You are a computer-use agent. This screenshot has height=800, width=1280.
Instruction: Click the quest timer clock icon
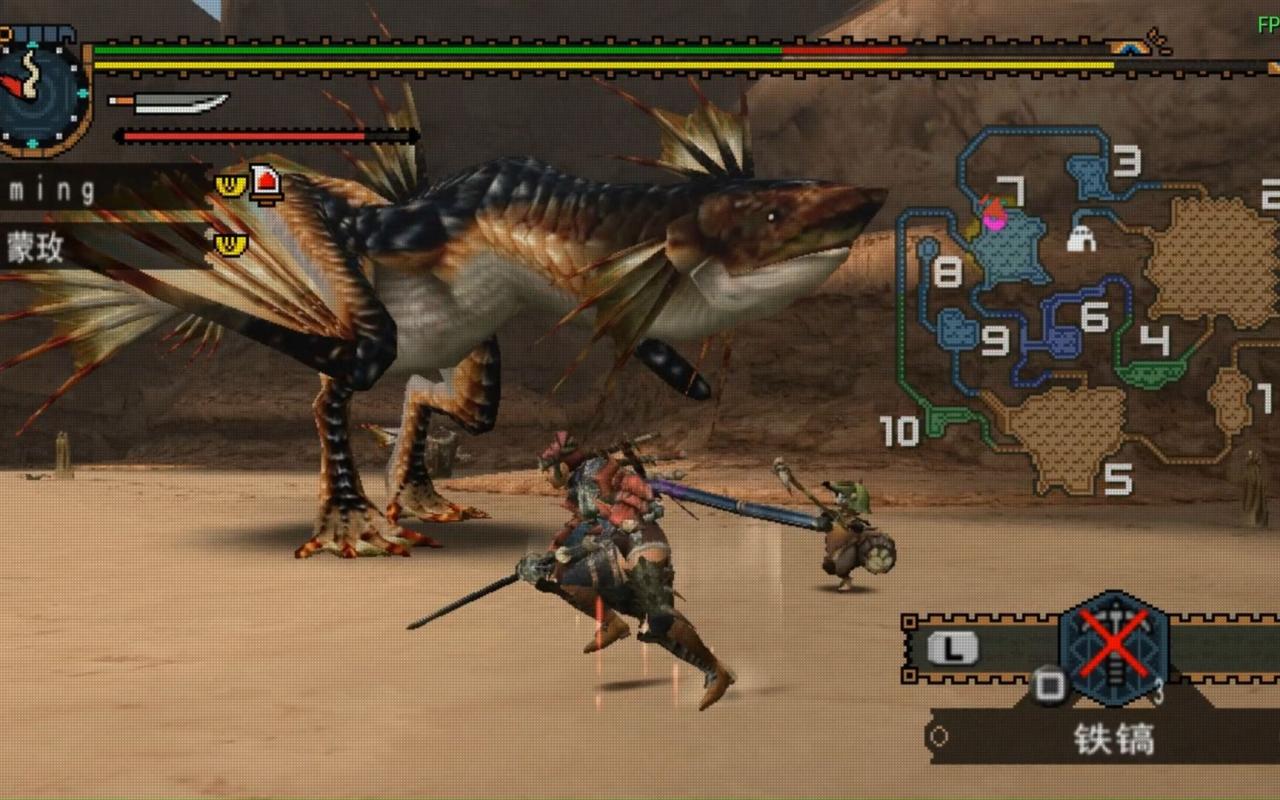[x=40, y=93]
